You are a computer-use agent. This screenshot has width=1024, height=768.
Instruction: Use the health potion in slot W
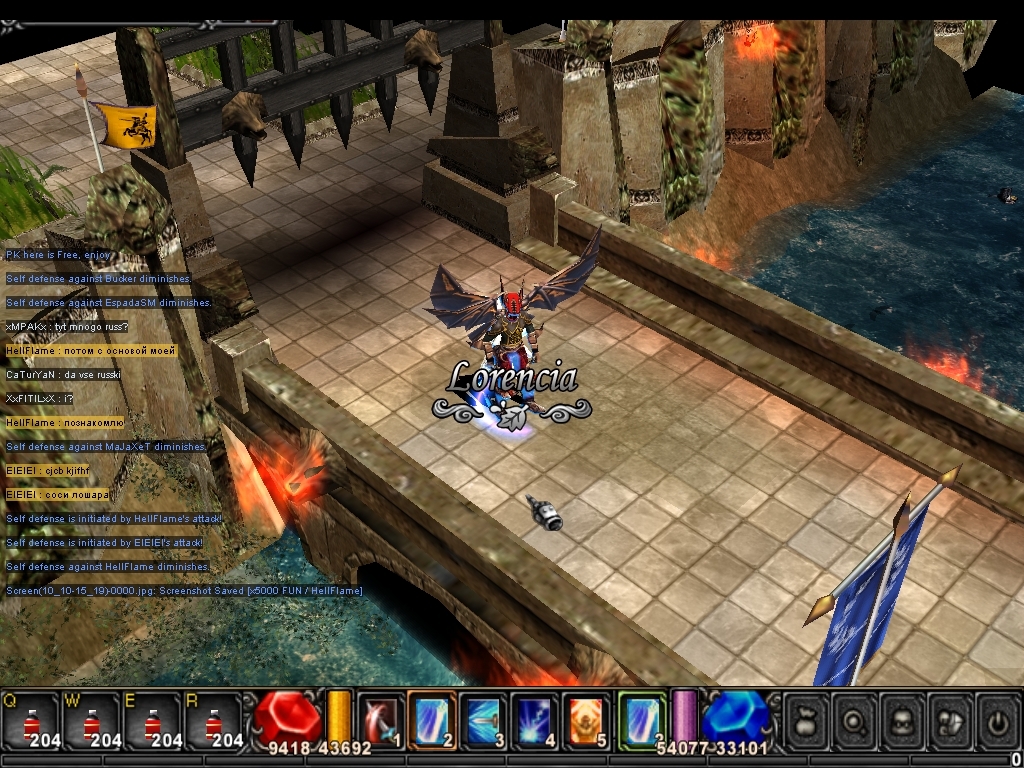pos(92,721)
